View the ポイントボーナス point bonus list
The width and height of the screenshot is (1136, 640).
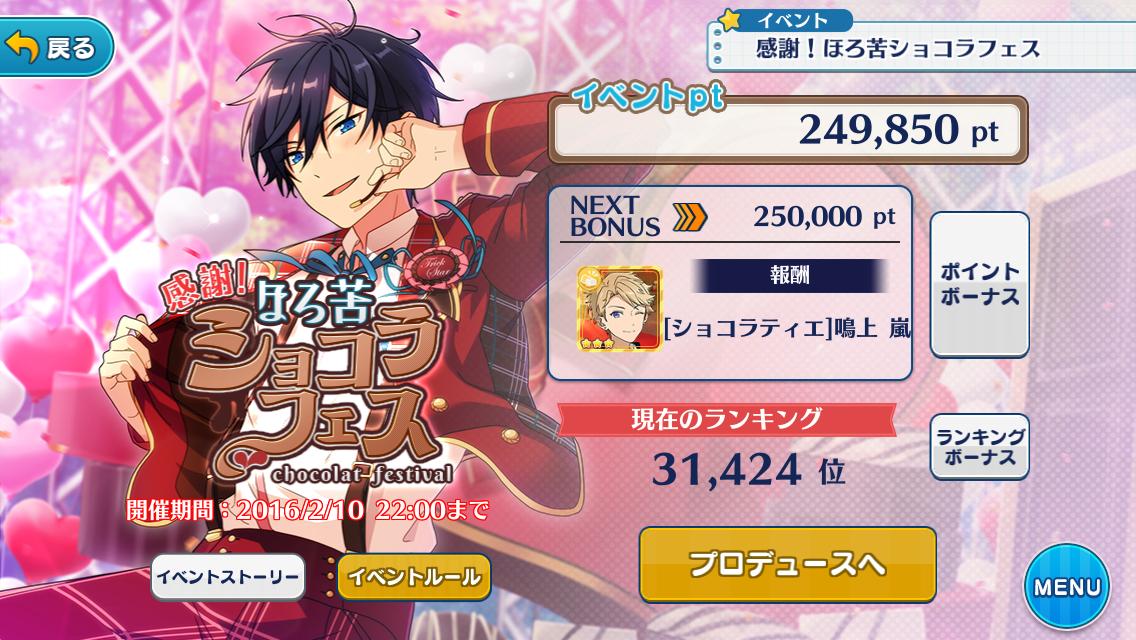979,285
